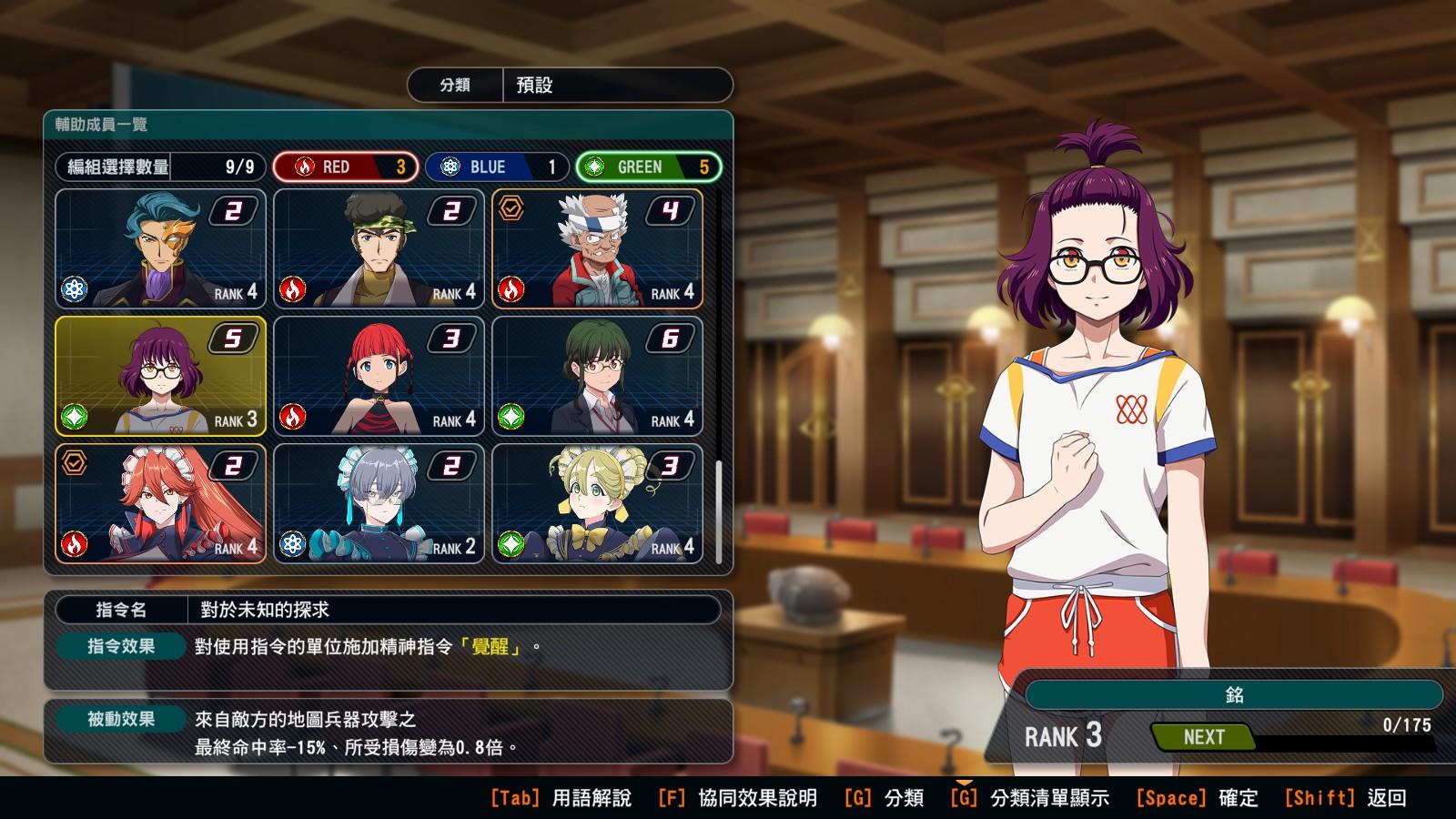Screen dimensions: 1456x819
Task: Select the purple-haired girl with glasses card
Action: pyautogui.click(x=161, y=376)
